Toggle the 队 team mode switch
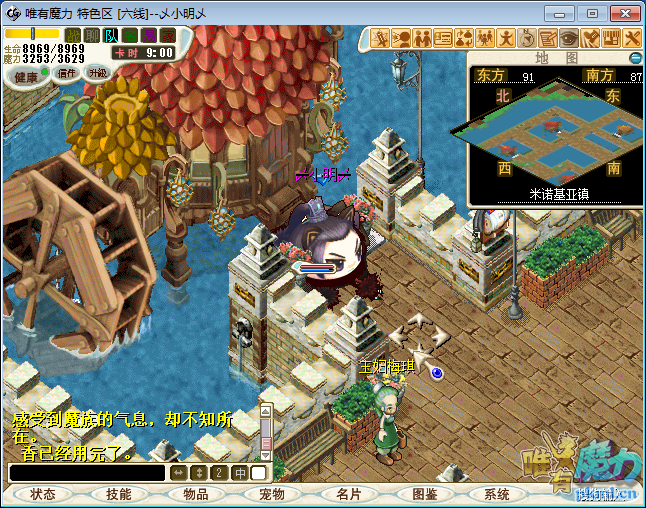The width and height of the screenshot is (646, 508). 111,35
